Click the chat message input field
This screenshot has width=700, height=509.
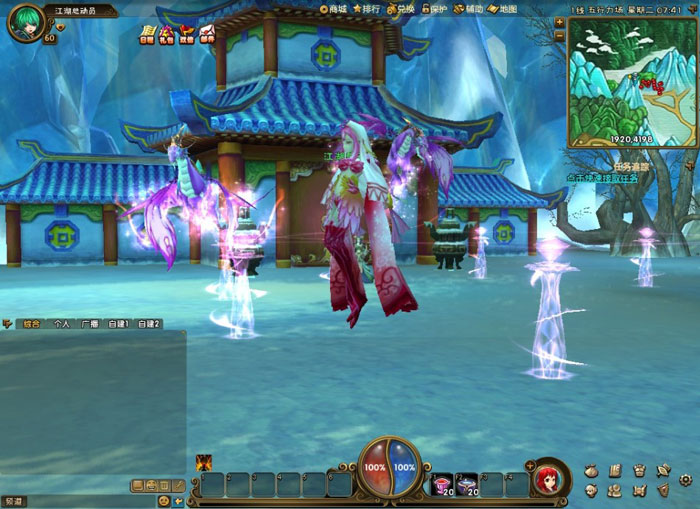pyautogui.click(x=90, y=500)
